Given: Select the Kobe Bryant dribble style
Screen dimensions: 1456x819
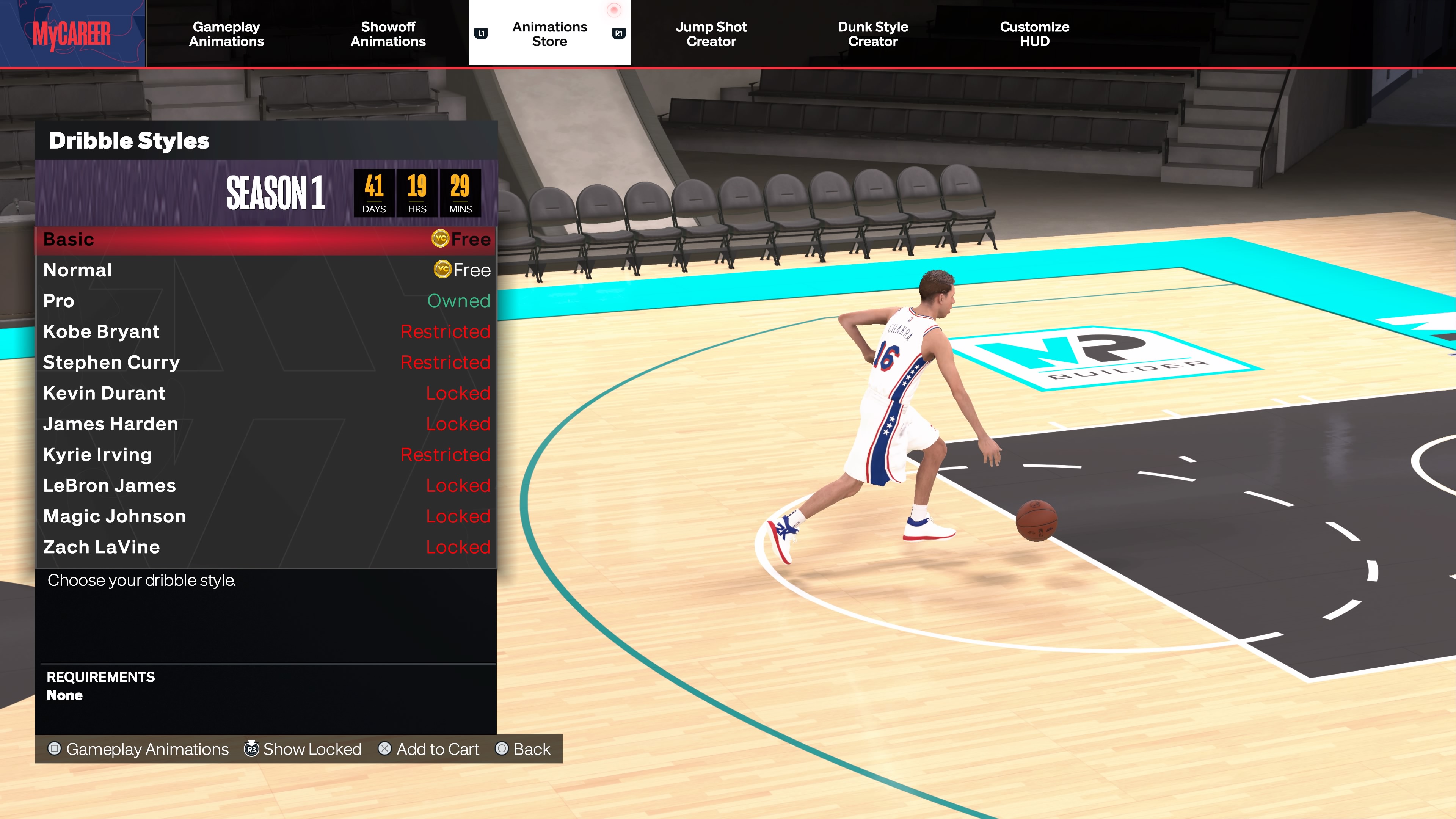Looking at the screenshot, I should point(266,332).
